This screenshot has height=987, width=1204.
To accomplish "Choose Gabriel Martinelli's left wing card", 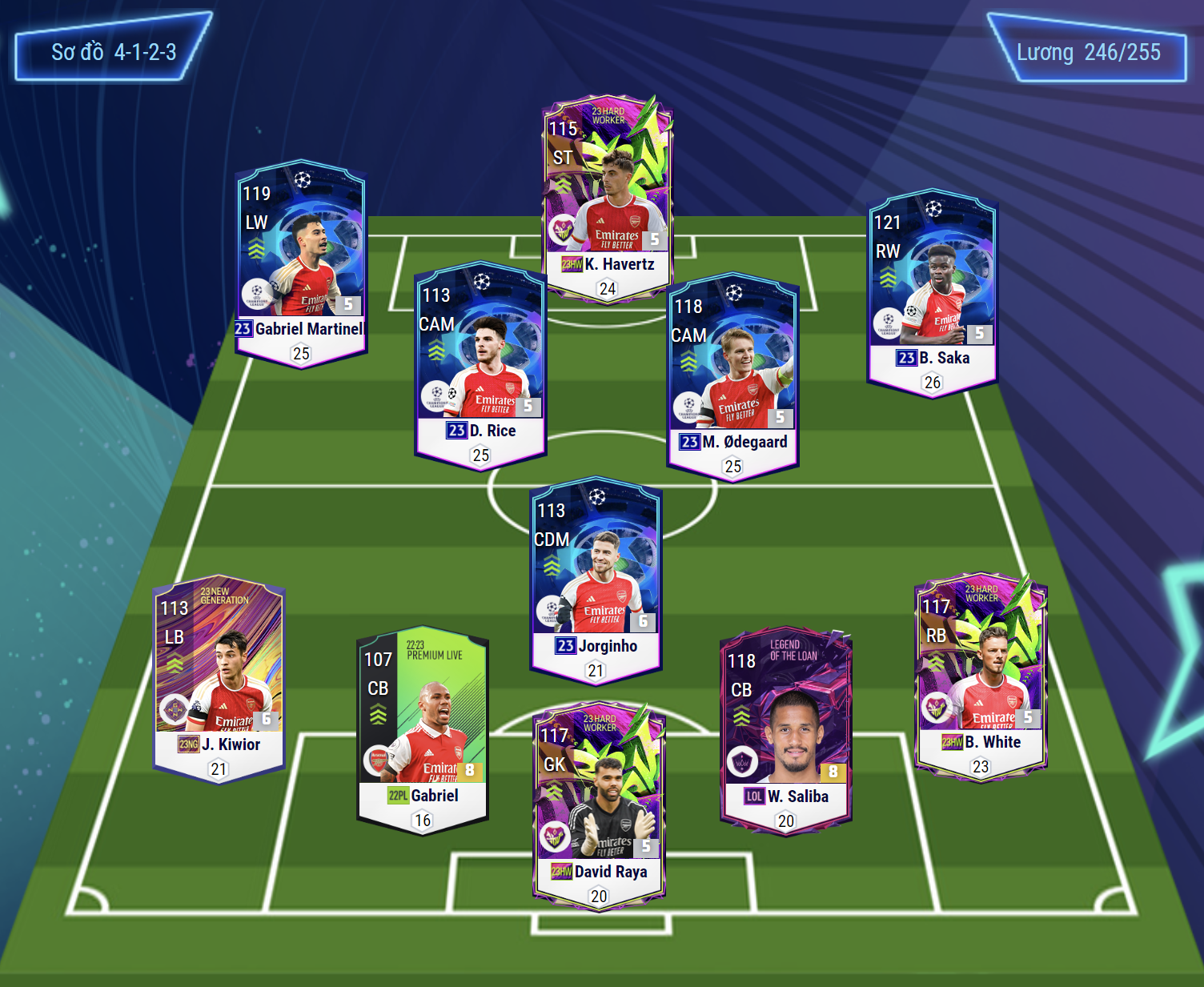I will point(301,263).
